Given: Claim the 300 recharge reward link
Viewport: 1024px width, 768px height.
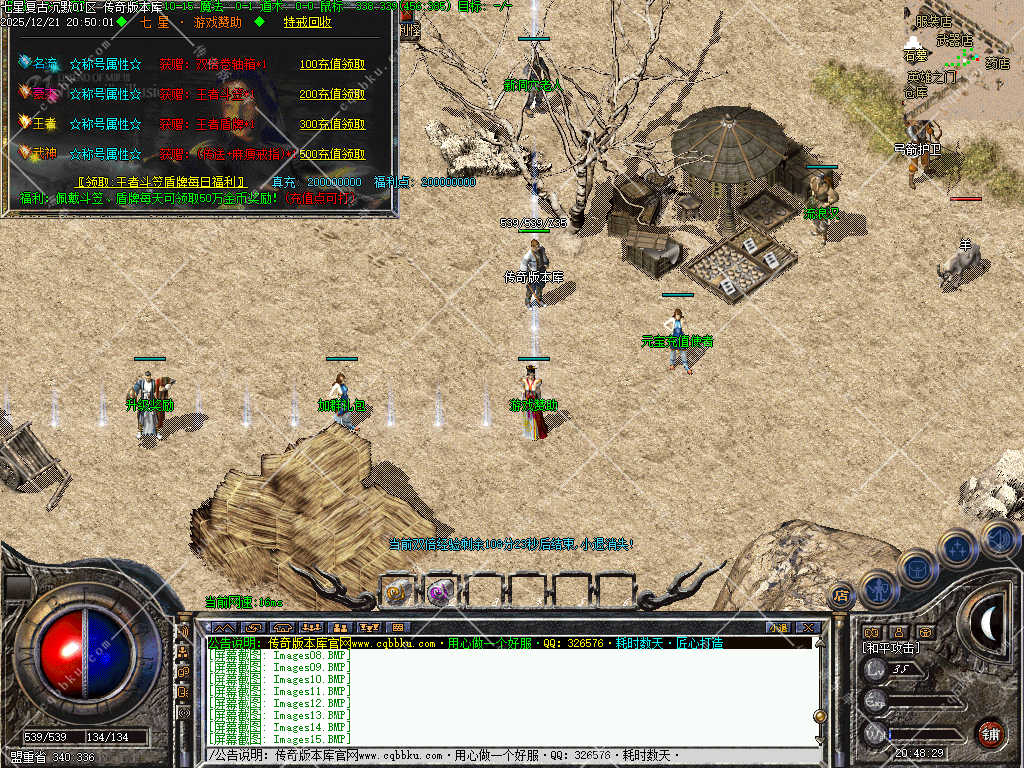Looking at the screenshot, I should [332, 124].
